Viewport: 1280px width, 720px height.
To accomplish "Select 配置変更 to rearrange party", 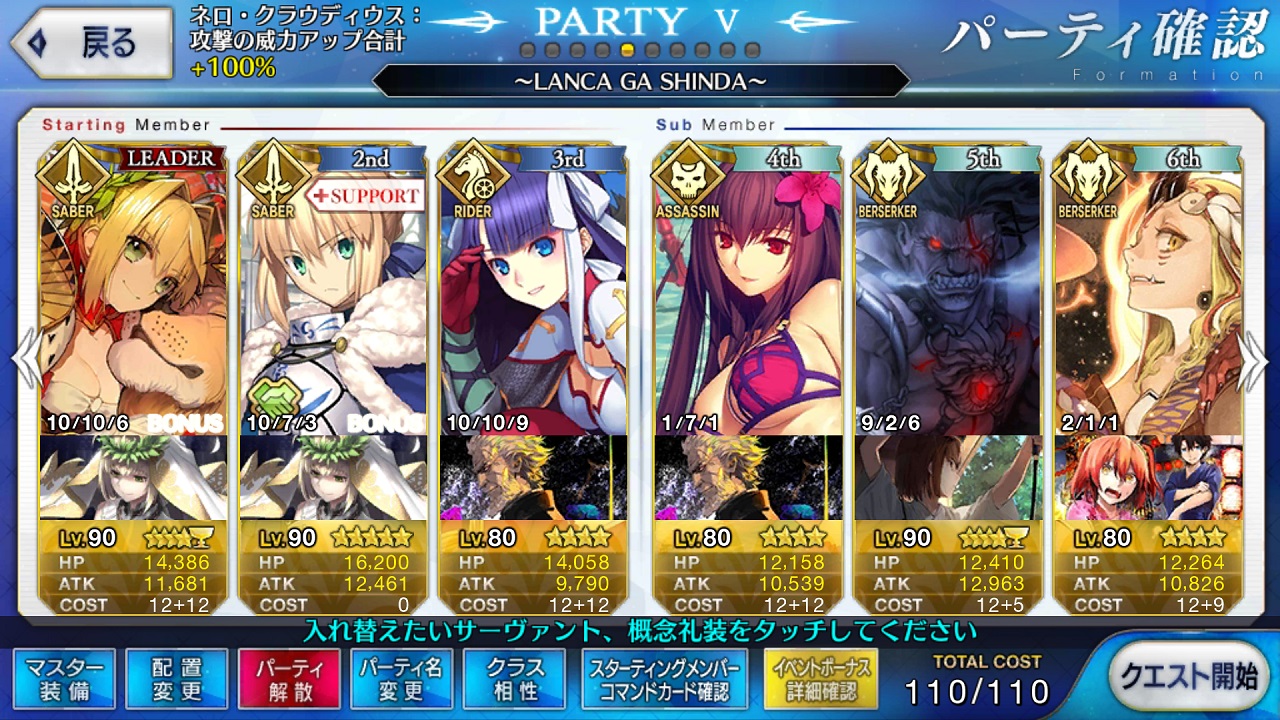I will tap(177, 679).
